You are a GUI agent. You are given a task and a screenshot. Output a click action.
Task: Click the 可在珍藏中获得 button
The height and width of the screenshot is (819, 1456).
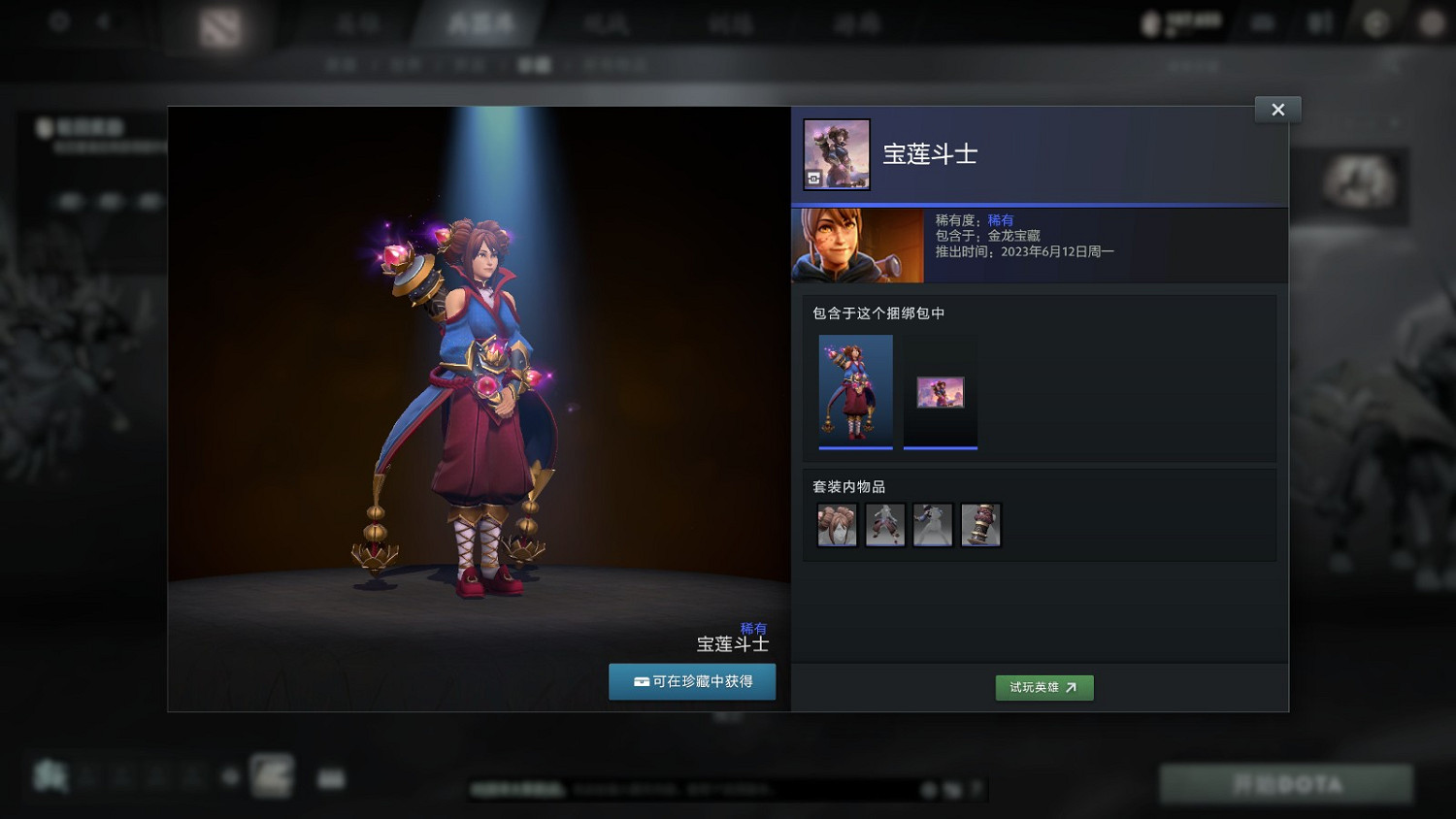click(692, 681)
